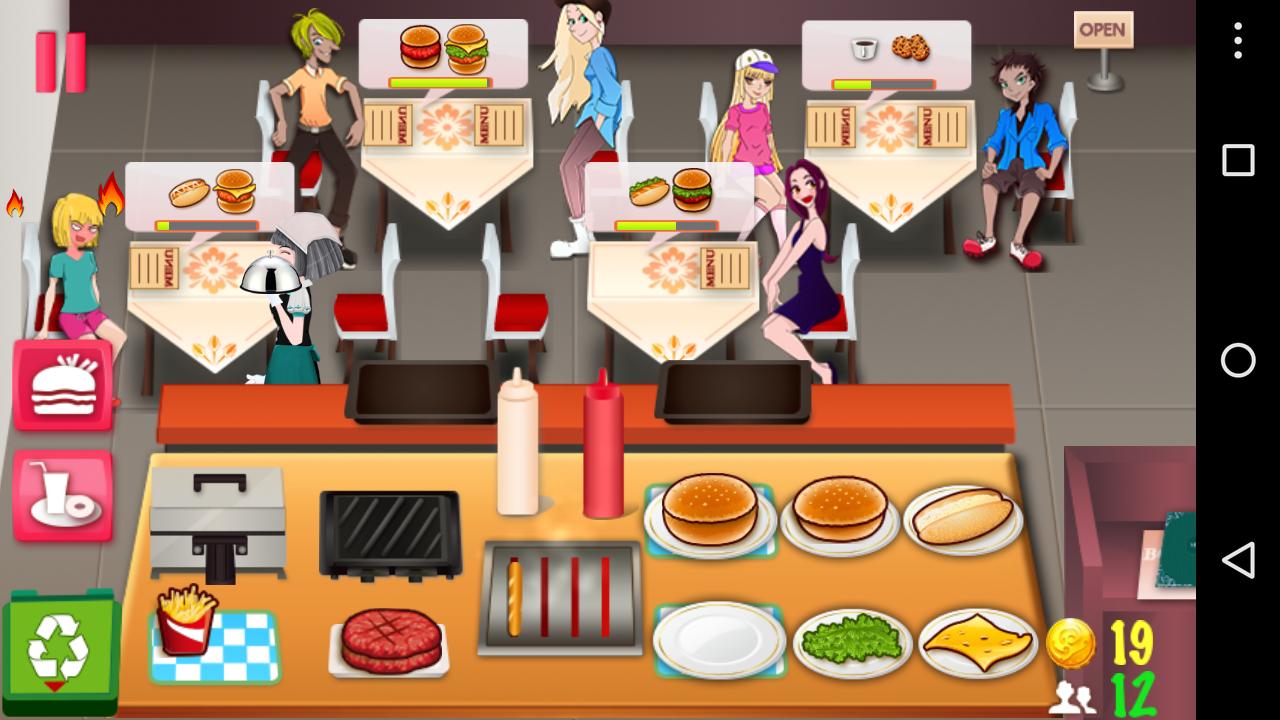Image resolution: width=1280 pixels, height=720 pixels.
Task: Click the coffee and cookie order bubble
Action: tap(885, 50)
